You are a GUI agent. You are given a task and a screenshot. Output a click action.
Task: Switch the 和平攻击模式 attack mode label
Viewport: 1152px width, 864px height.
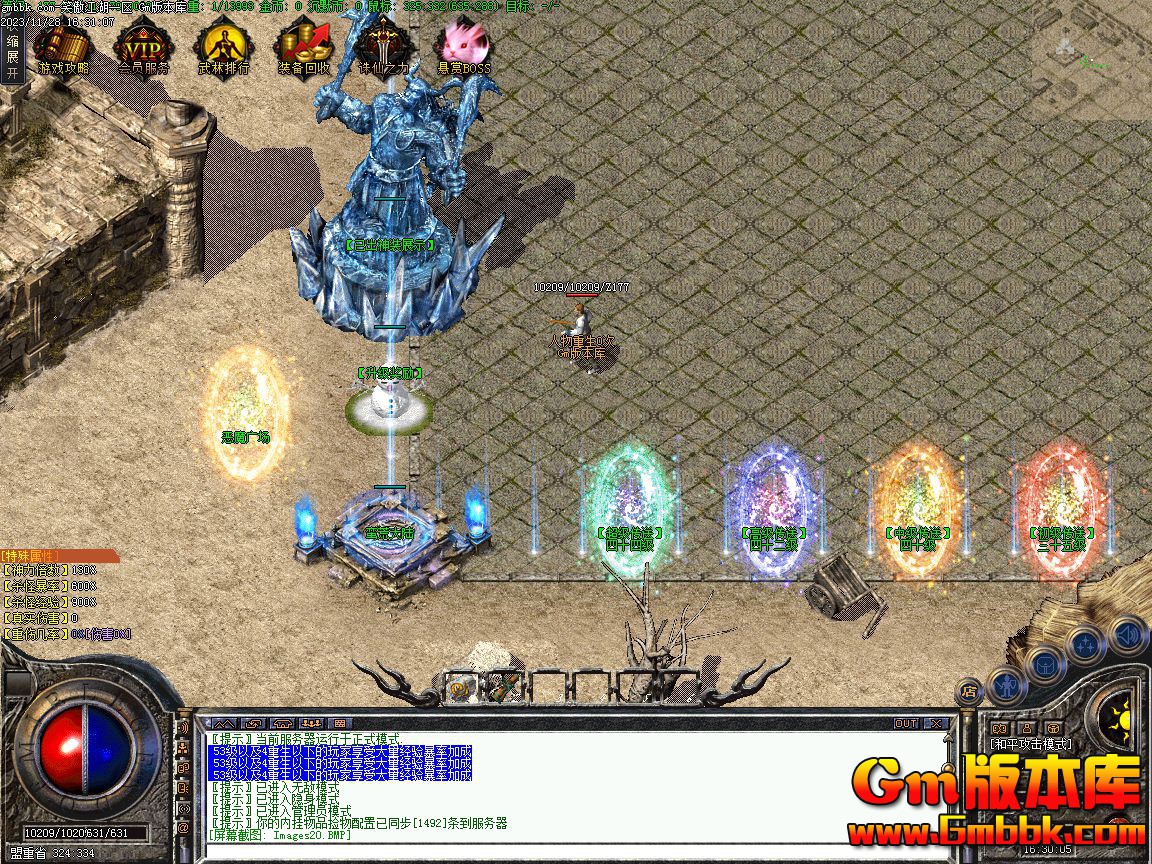[x=1030, y=744]
